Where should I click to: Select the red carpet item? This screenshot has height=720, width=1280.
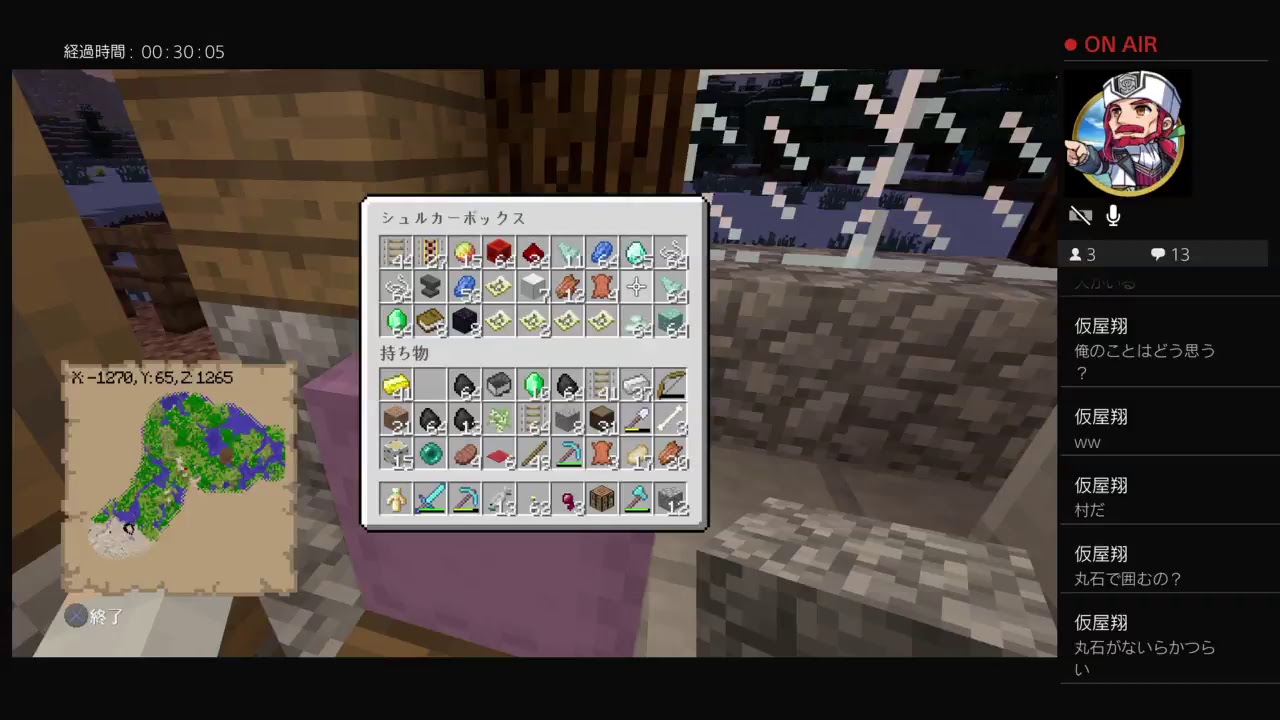pyautogui.click(x=500, y=454)
